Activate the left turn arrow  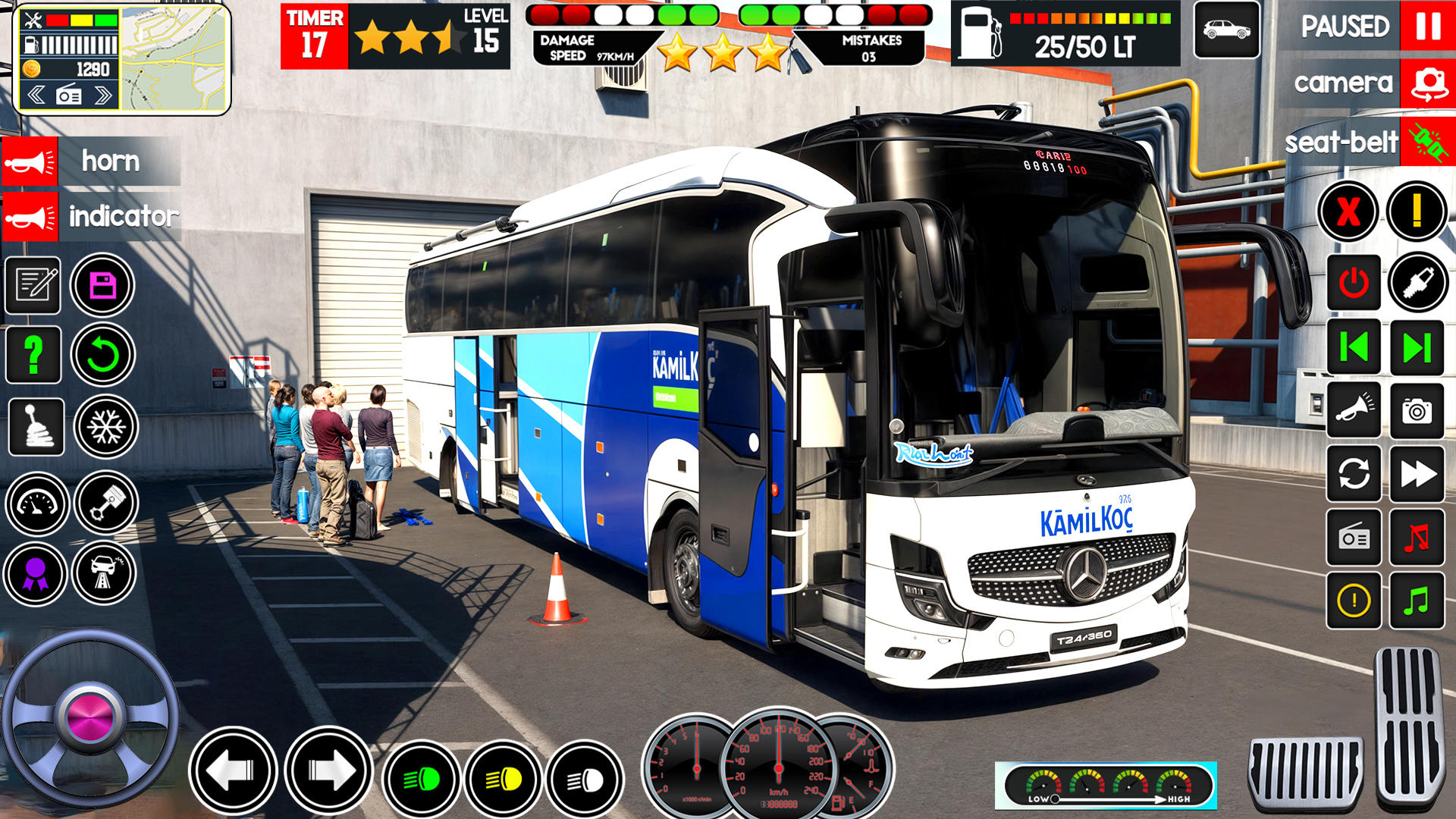(x=232, y=772)
